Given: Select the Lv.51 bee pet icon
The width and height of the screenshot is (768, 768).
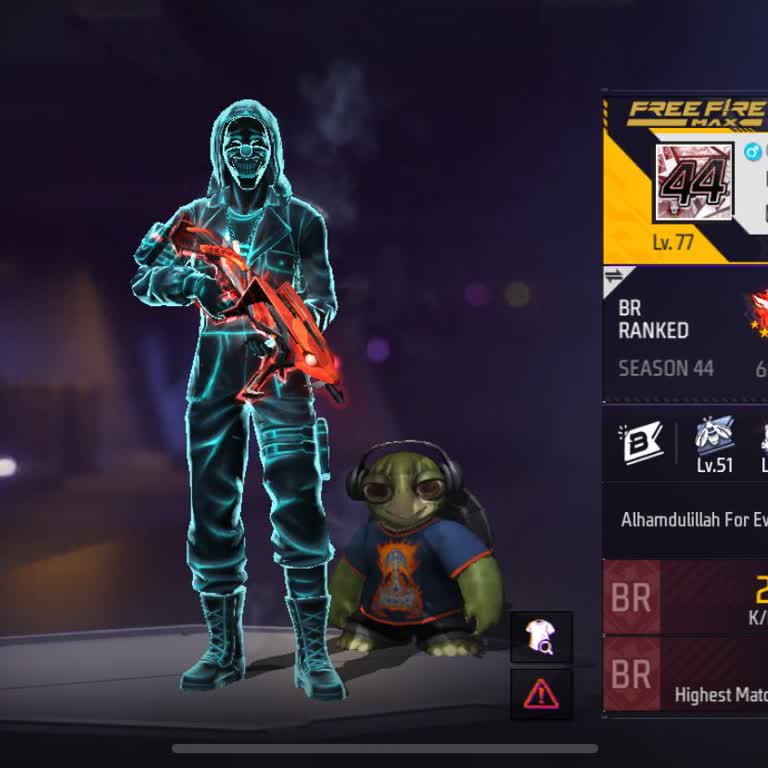Looking at the screenshot, I should (715, 443).
